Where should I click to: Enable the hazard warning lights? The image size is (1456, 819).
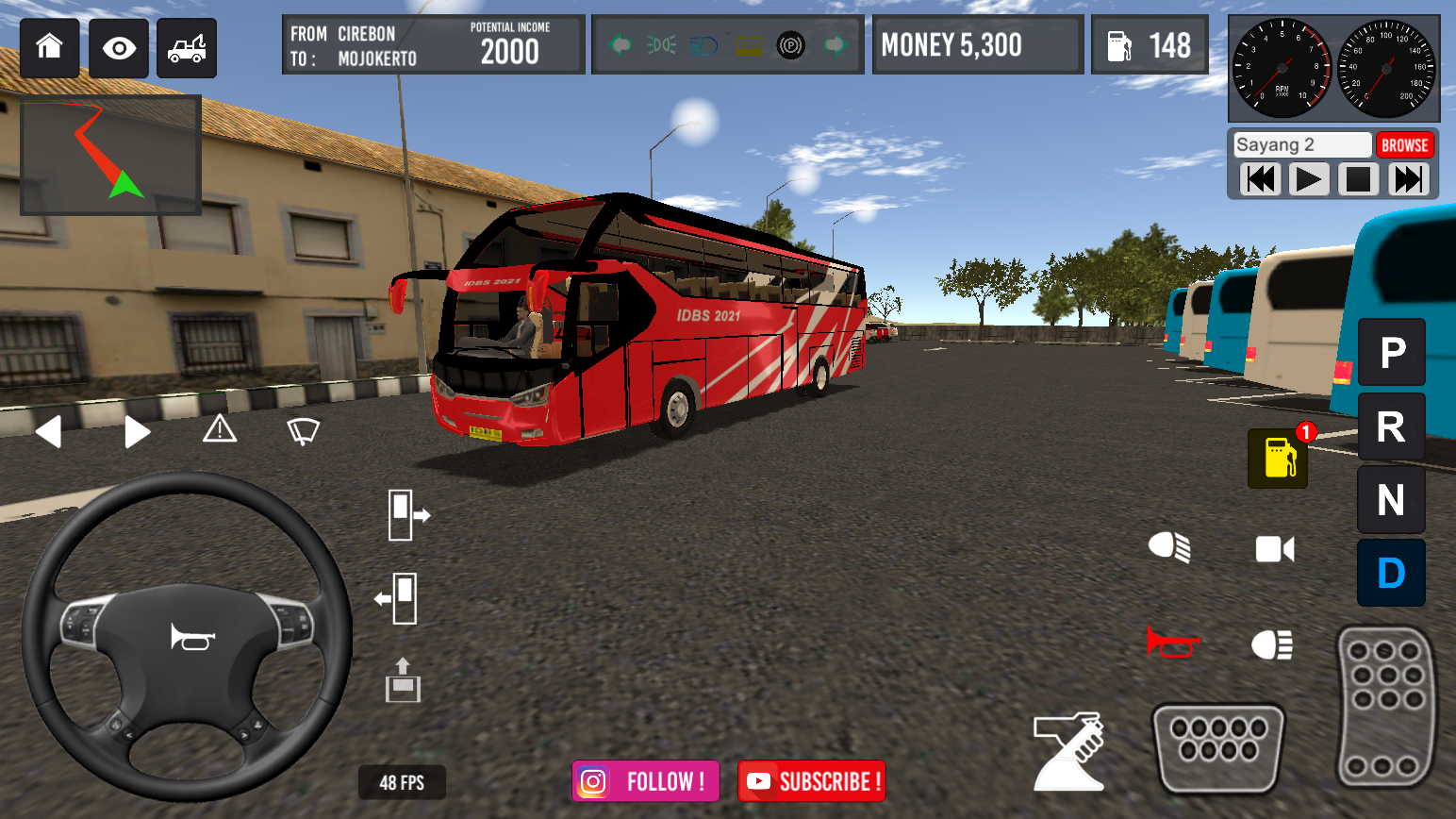(220, 430)
